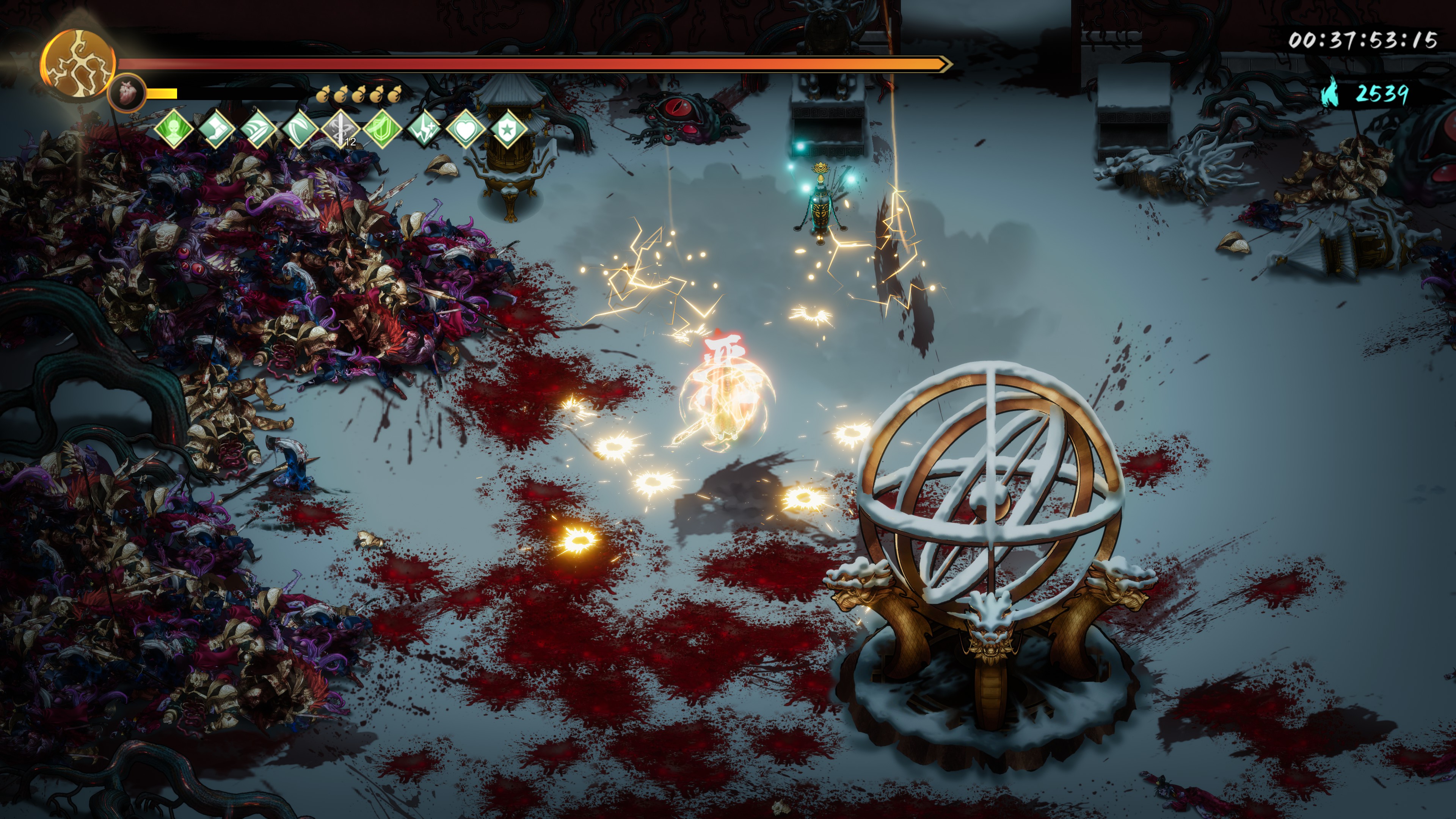Select the star shield buff icon
This screenshot has width=1456, height=819.
[x=507, y=129]
